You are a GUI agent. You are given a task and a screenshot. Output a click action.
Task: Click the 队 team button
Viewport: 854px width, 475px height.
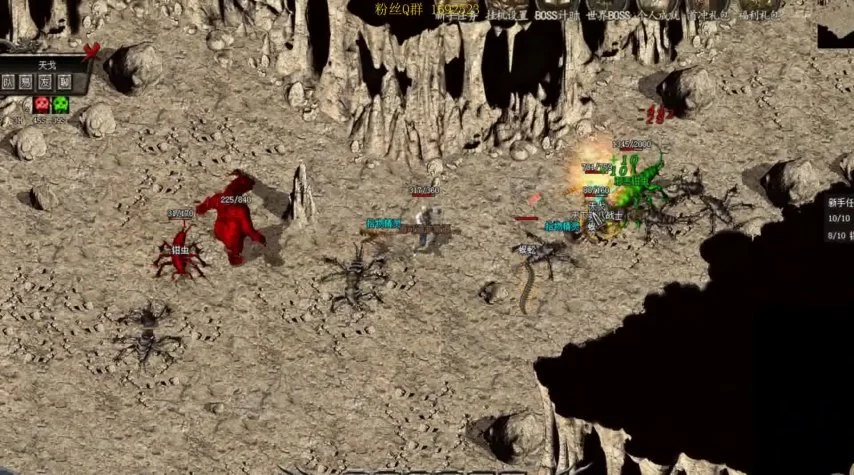click(9, 82)
